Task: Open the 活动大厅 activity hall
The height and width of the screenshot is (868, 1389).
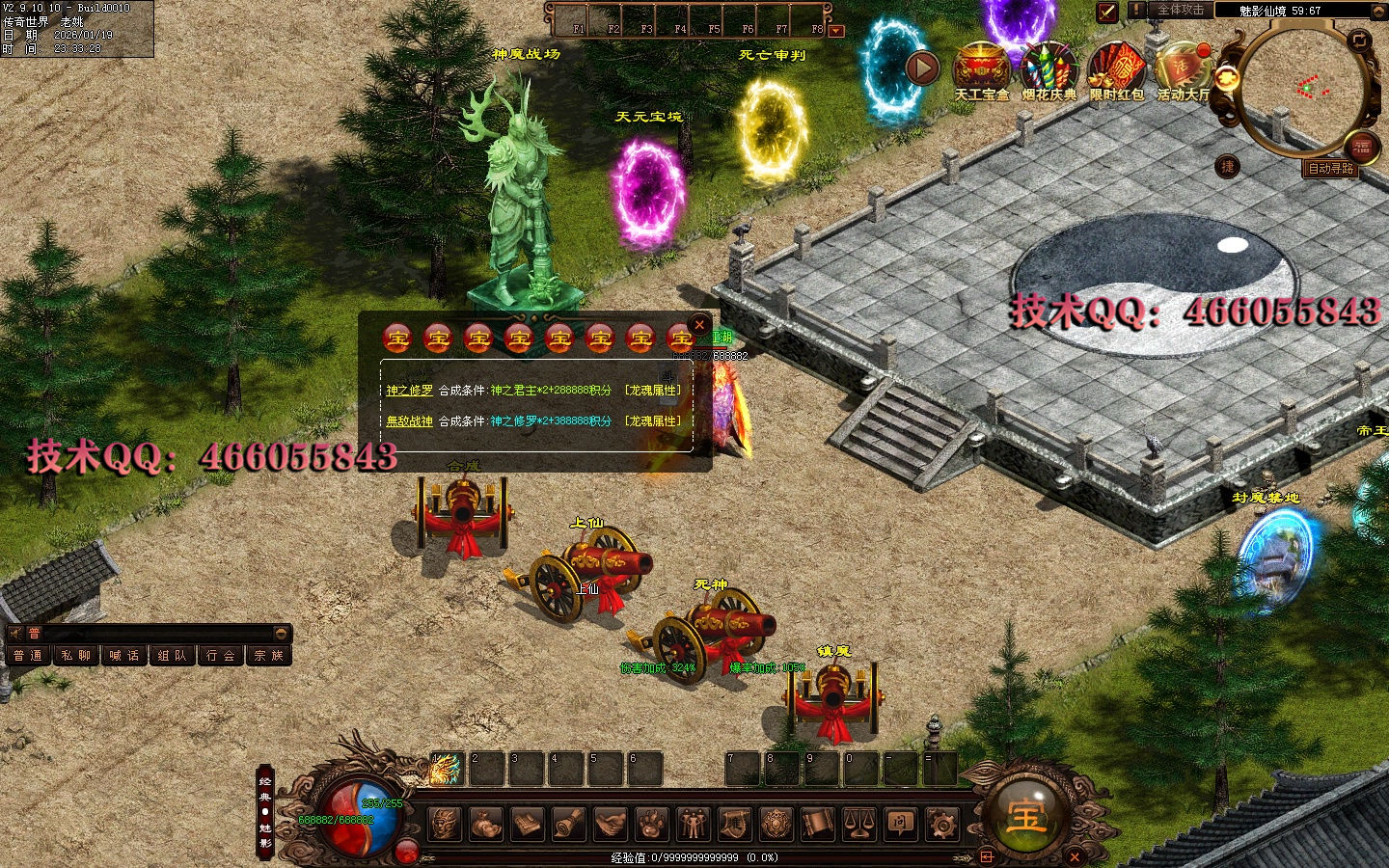Action: 1182,72
